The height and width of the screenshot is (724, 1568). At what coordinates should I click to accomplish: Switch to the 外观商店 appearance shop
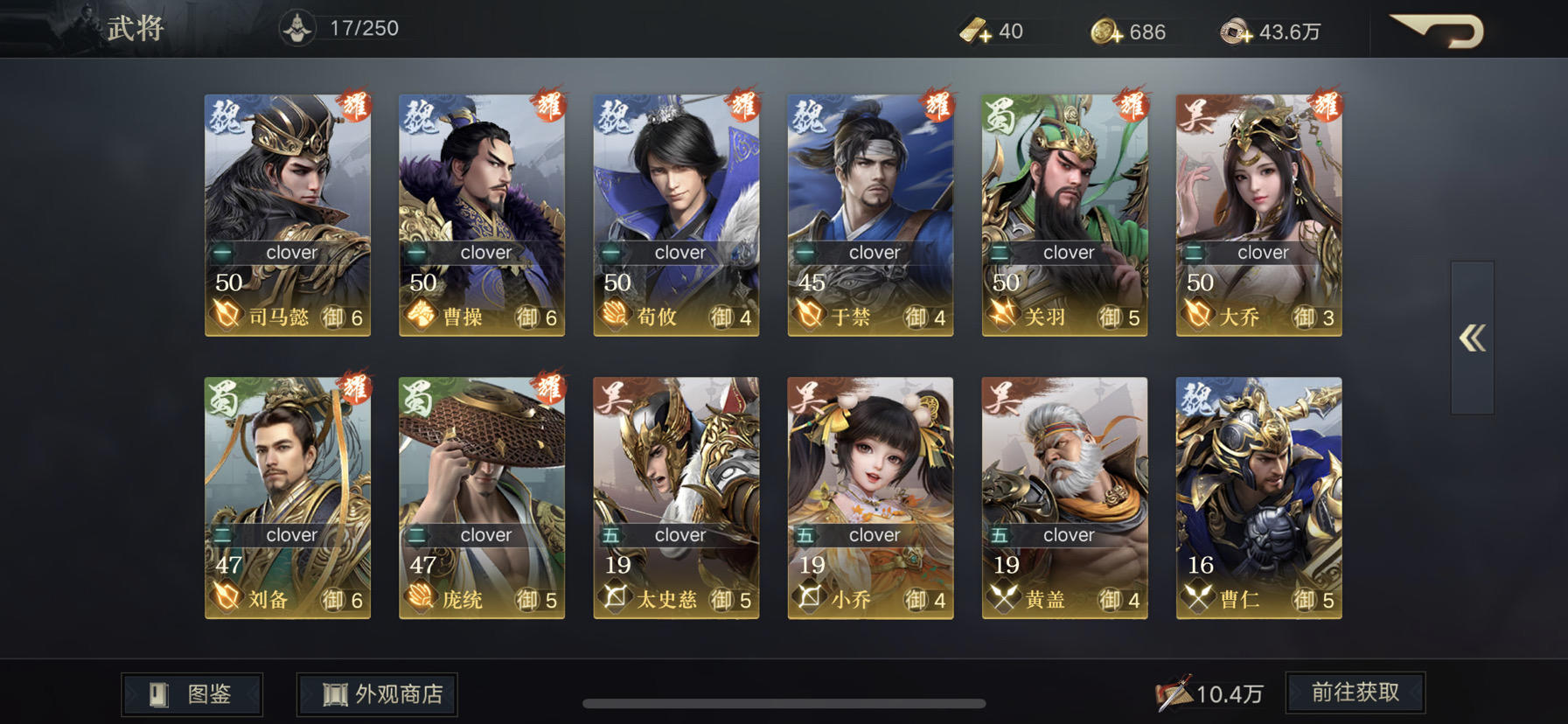point(376,693)
